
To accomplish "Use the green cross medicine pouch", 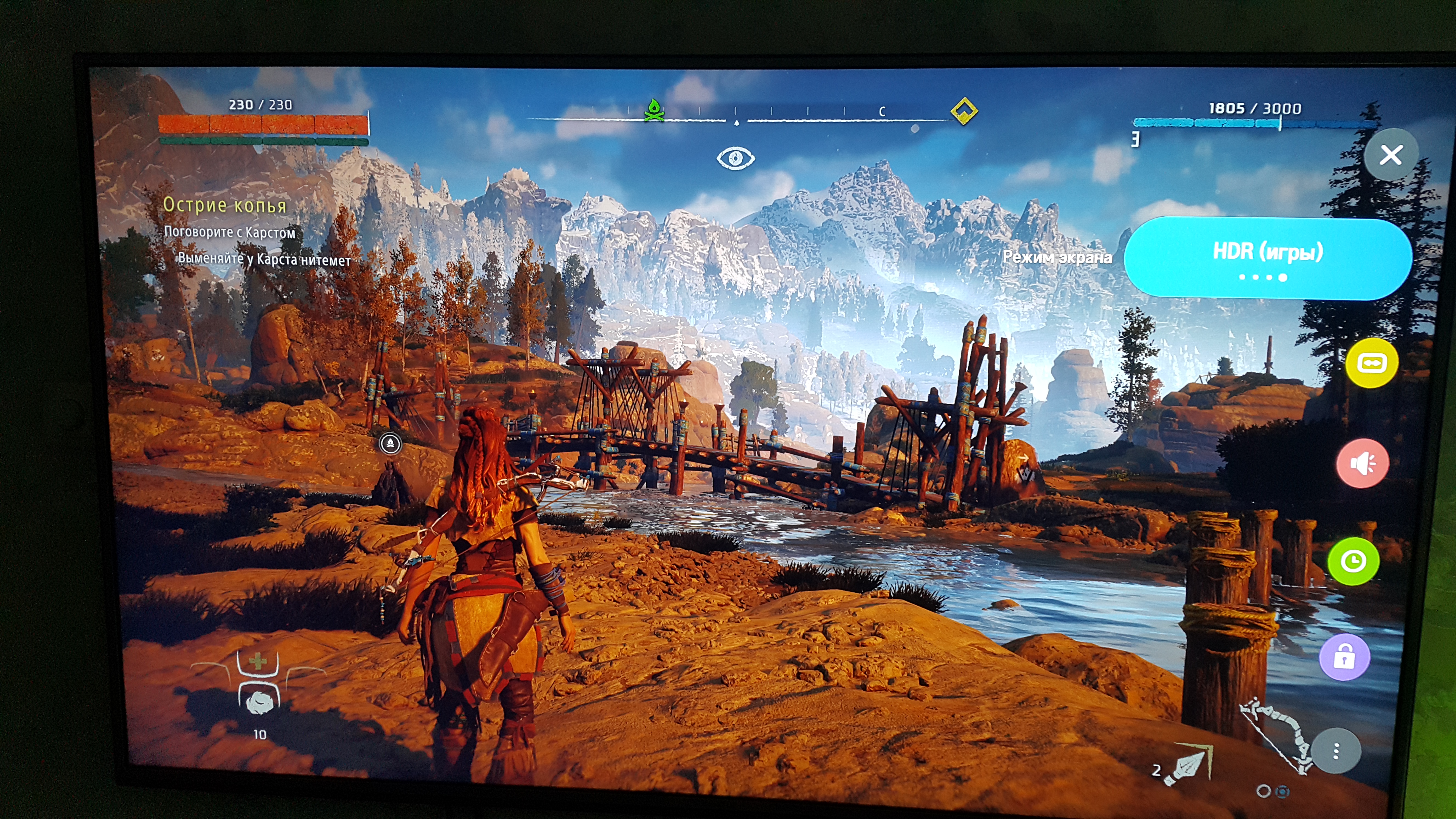I will tap(258, 661).
